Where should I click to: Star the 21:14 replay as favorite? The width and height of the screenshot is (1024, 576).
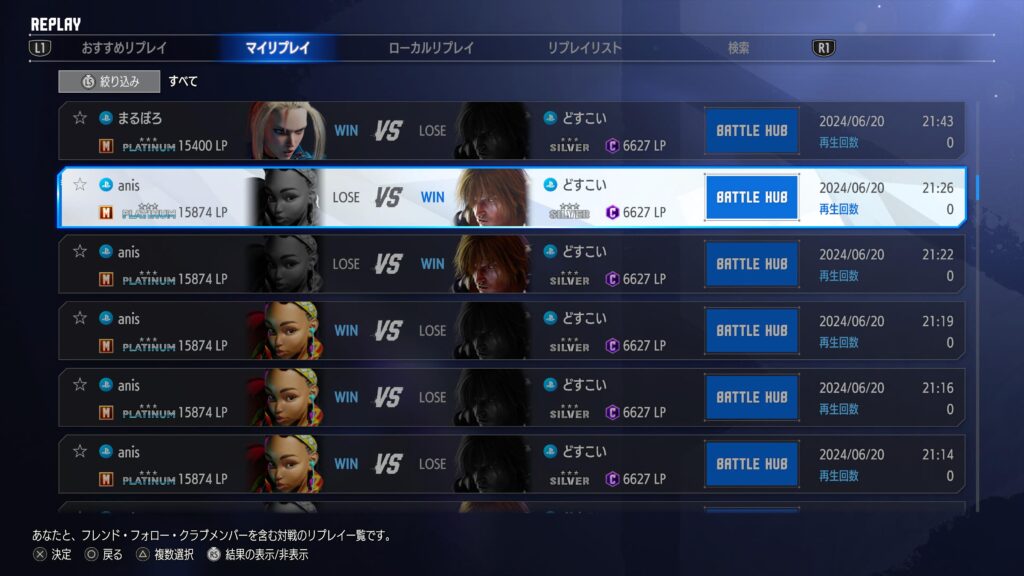pyautogui.click(x=80, y=452)
